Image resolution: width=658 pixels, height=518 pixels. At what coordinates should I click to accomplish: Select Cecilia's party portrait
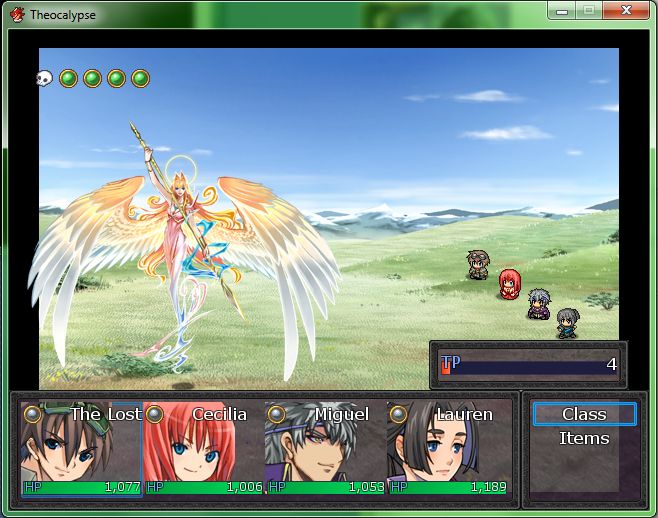tap(203, 450)
